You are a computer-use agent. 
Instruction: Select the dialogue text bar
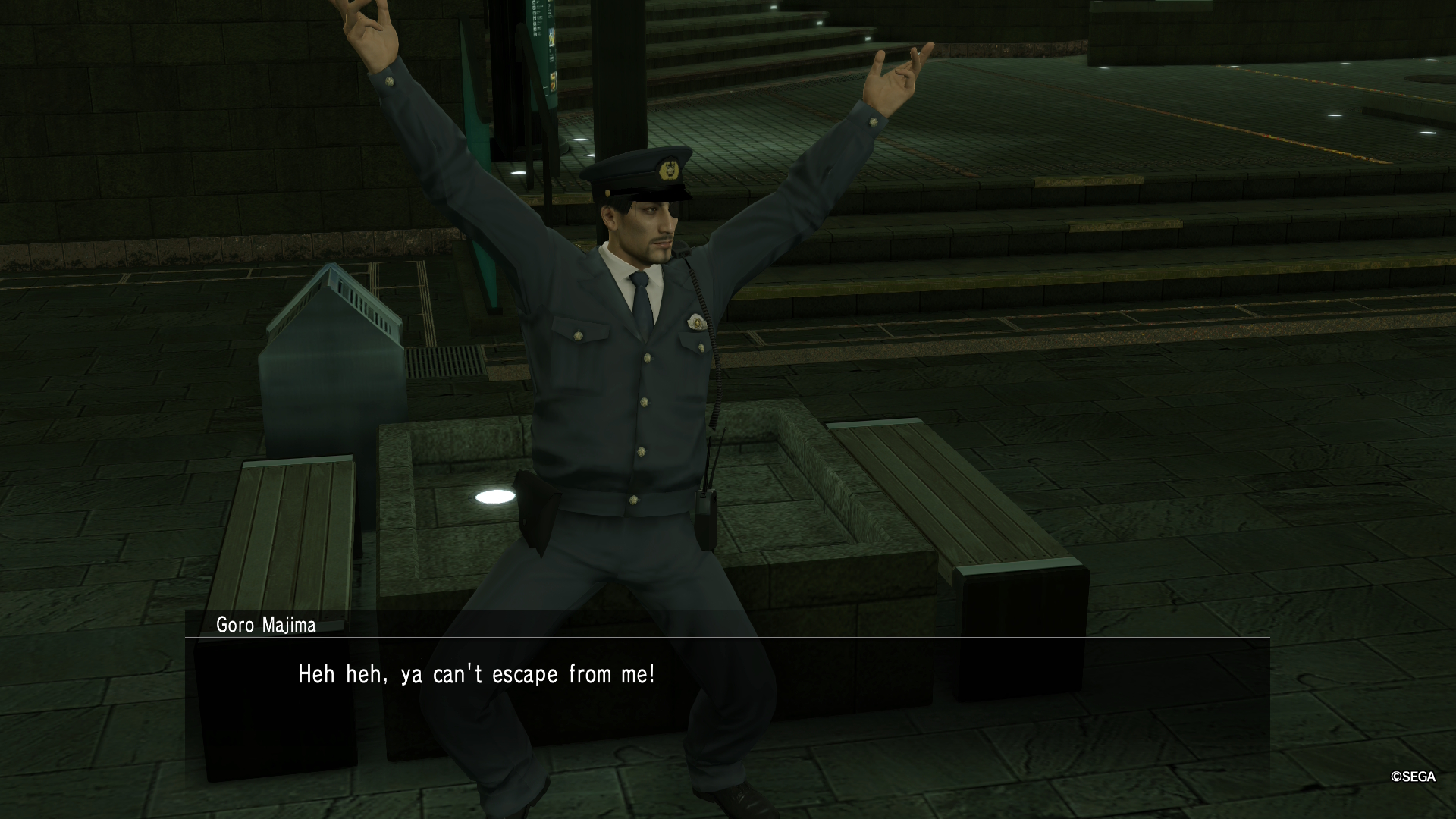coord(728,675)
